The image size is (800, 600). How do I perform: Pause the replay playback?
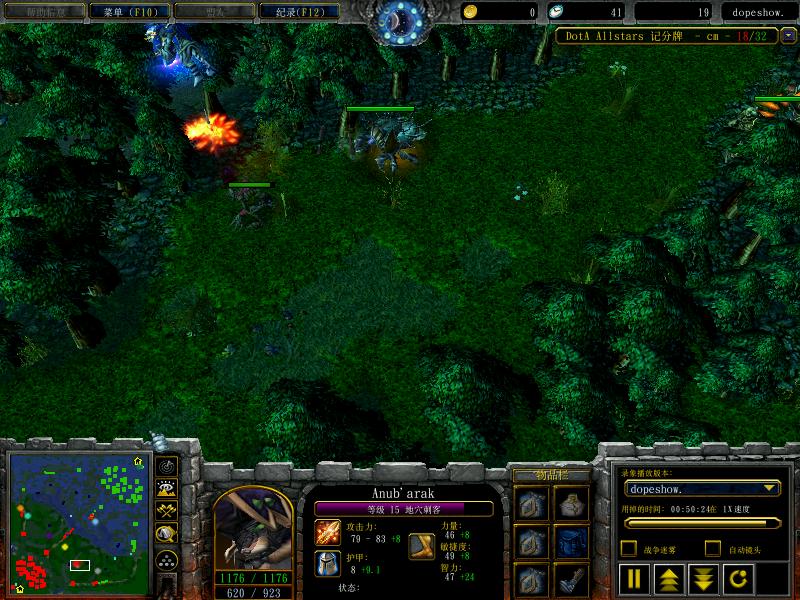(x=634, y=578)
